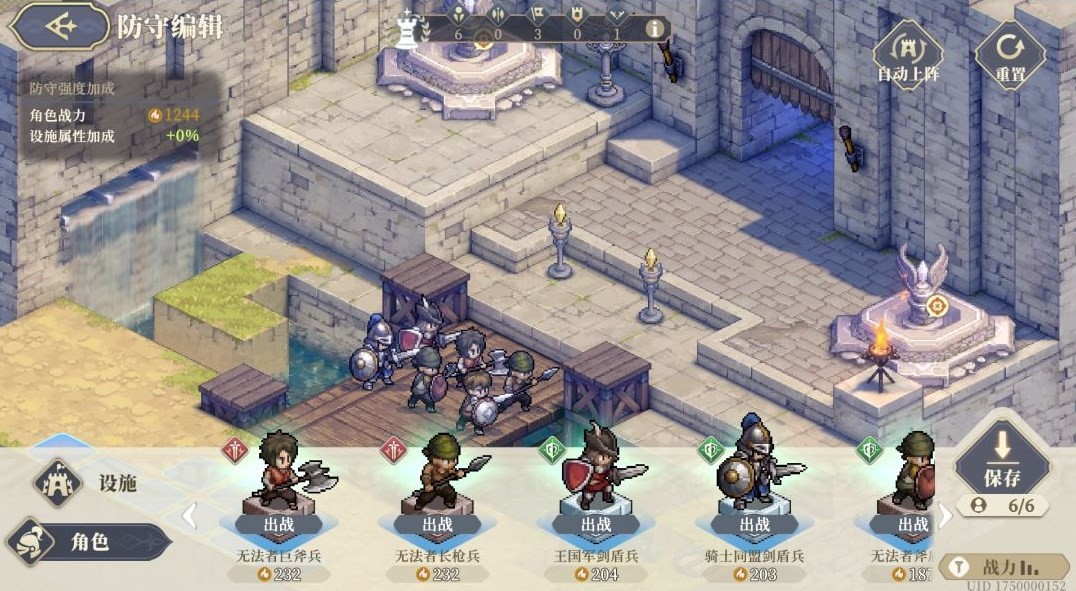This screenshot has height=591, width=1076.
Task: Go back using the arrow button
Action: coord(58,27)
